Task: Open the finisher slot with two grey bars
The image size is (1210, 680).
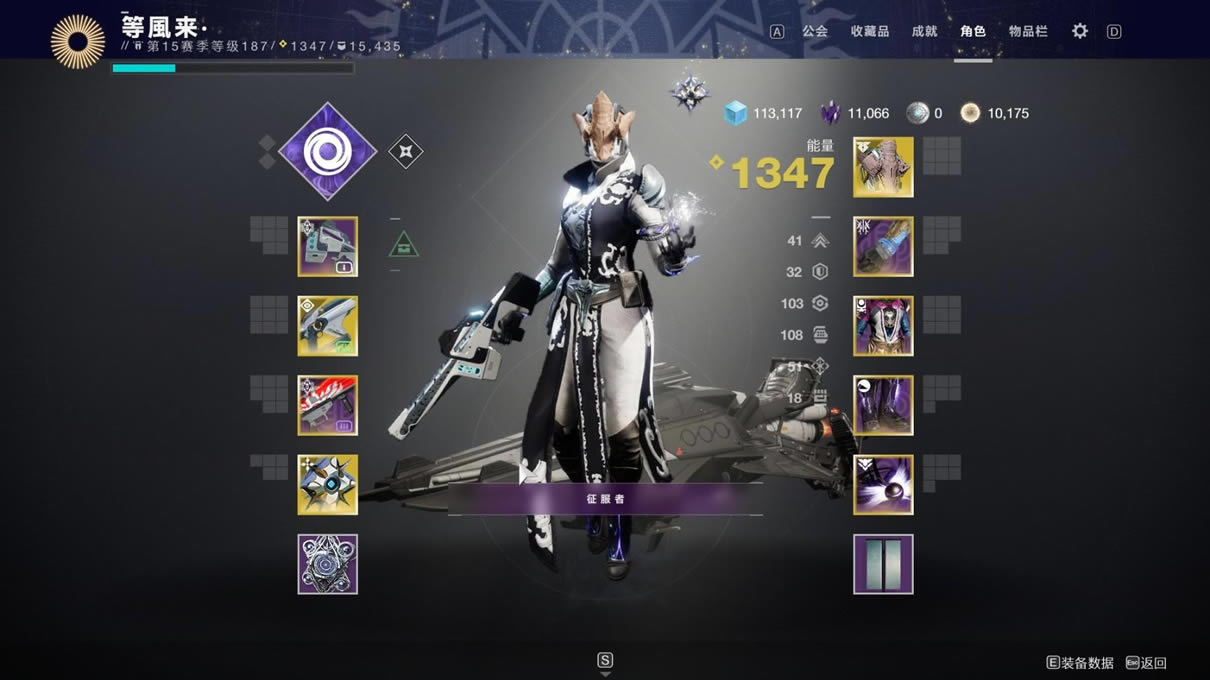Action: [883, 564]
